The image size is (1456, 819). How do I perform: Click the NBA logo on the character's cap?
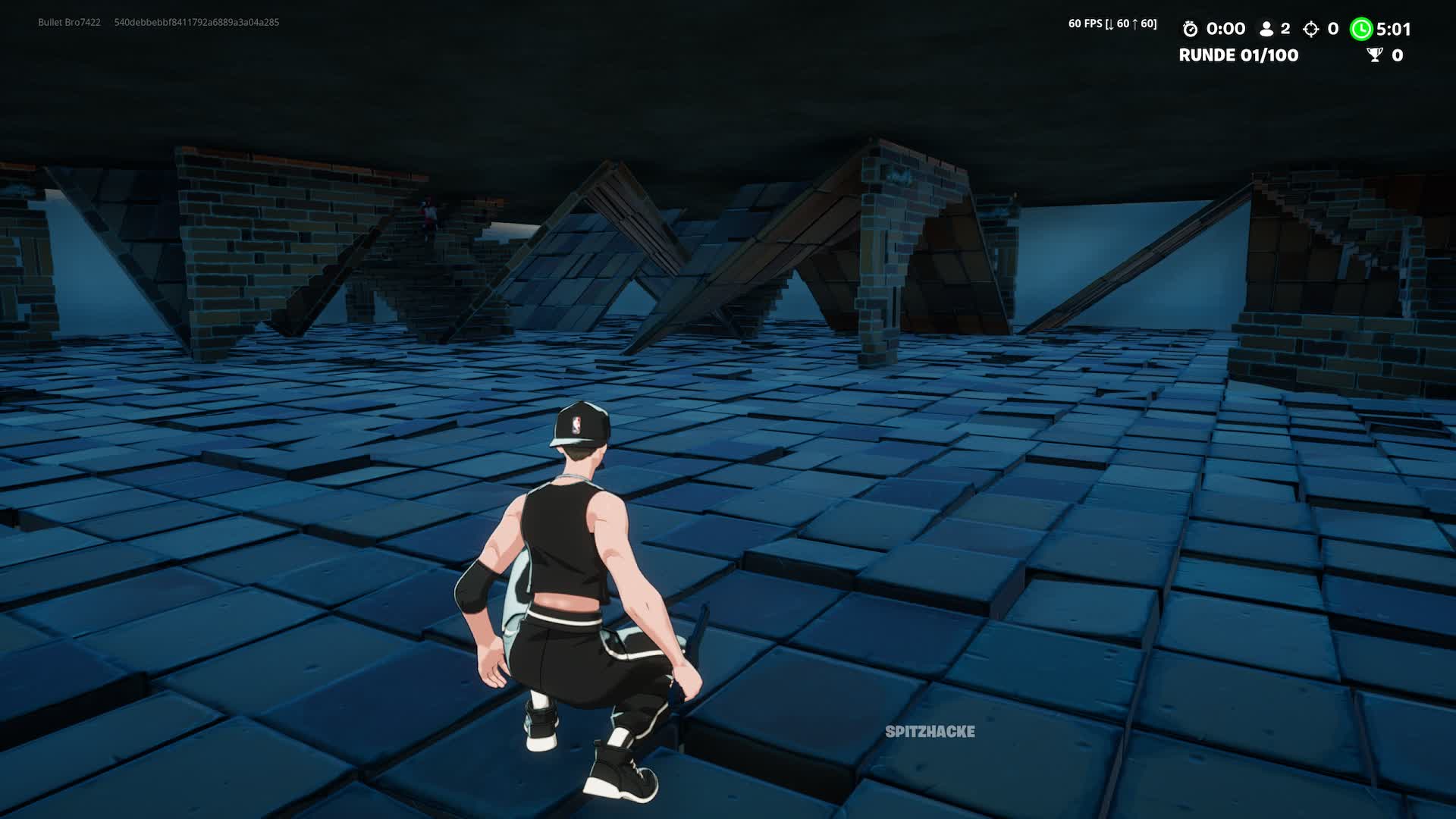[577, 422]
